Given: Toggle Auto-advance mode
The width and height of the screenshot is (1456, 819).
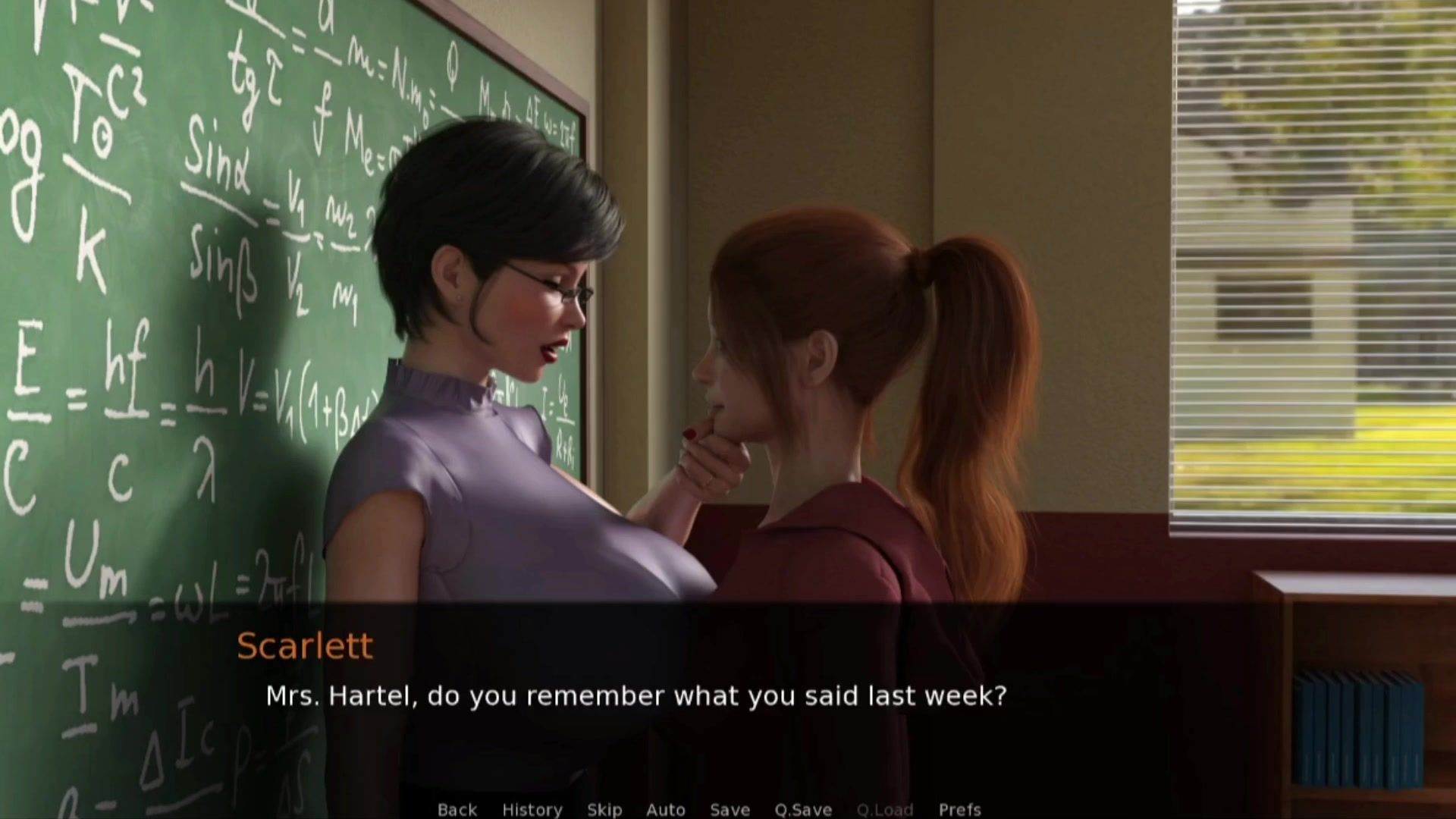Looking at the screenshot, I should coord(665,809).
